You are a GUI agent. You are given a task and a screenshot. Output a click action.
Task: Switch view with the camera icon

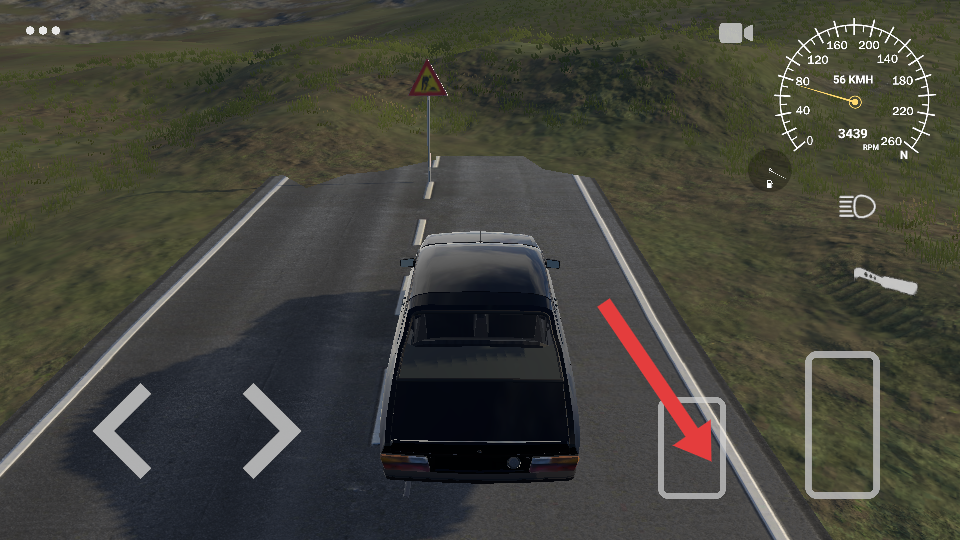coord(735,33)
